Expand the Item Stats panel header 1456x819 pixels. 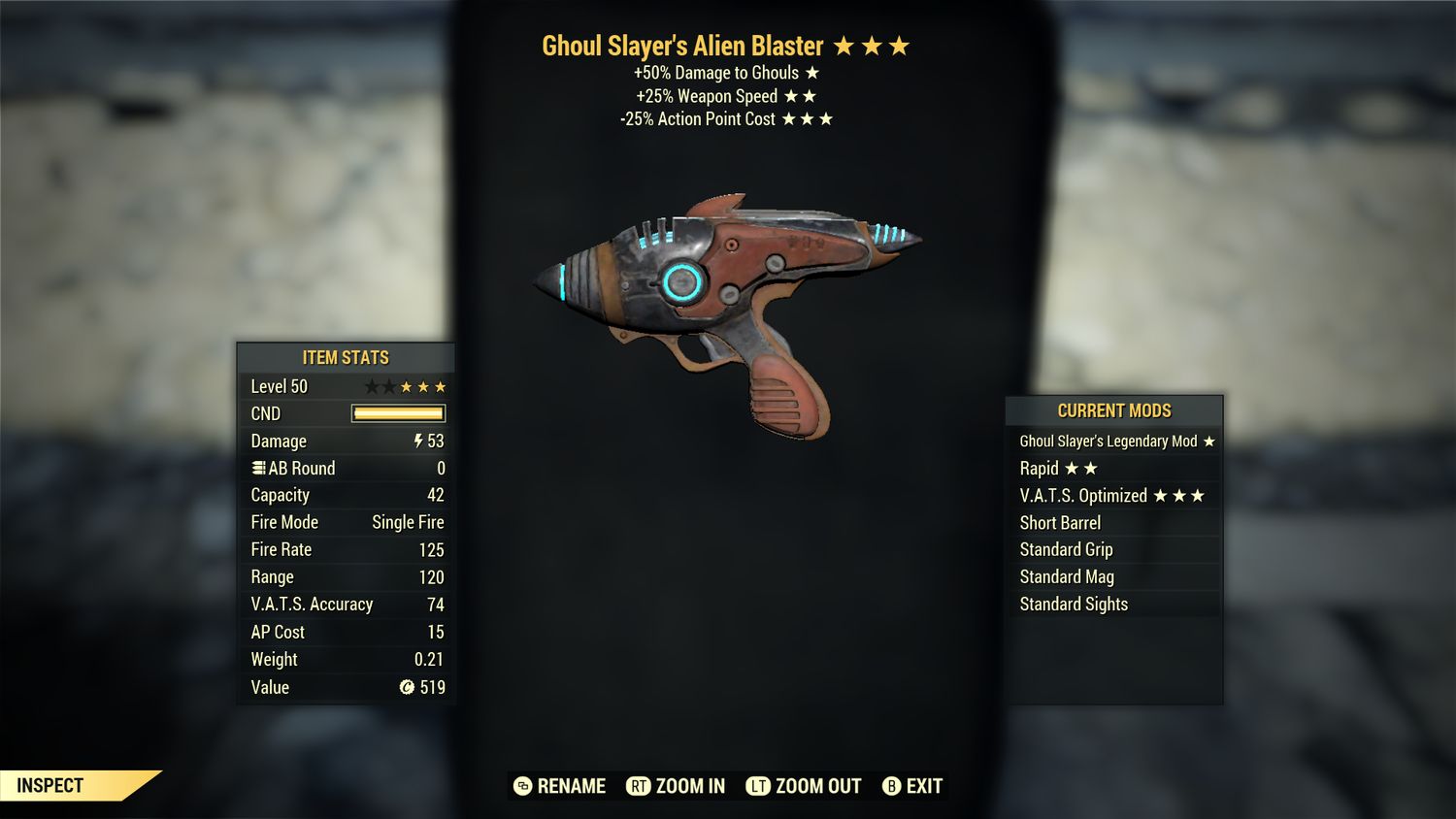tap(345, 357)
